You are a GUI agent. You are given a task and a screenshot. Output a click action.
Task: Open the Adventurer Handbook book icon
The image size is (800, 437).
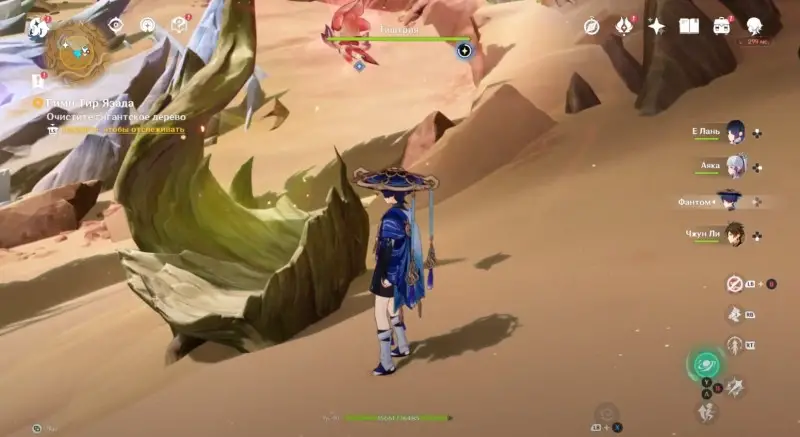(689, 27)
